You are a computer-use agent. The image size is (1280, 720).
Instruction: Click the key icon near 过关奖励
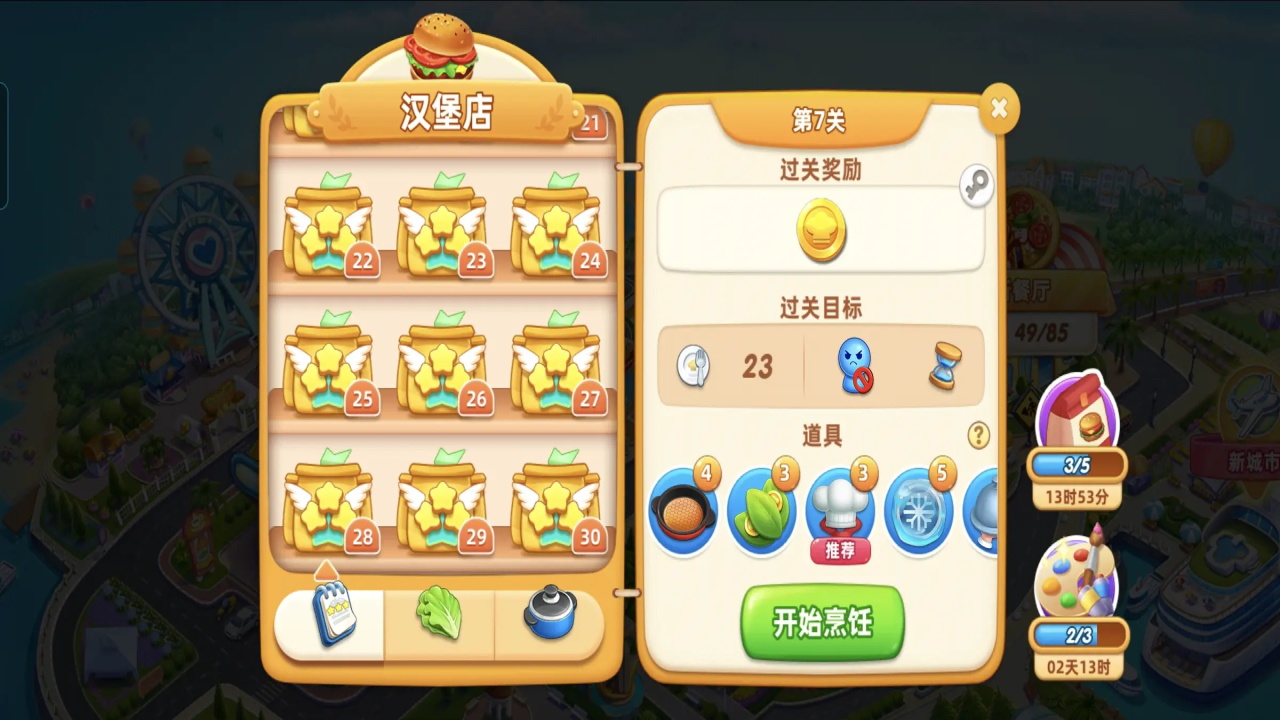click(975, 185)
